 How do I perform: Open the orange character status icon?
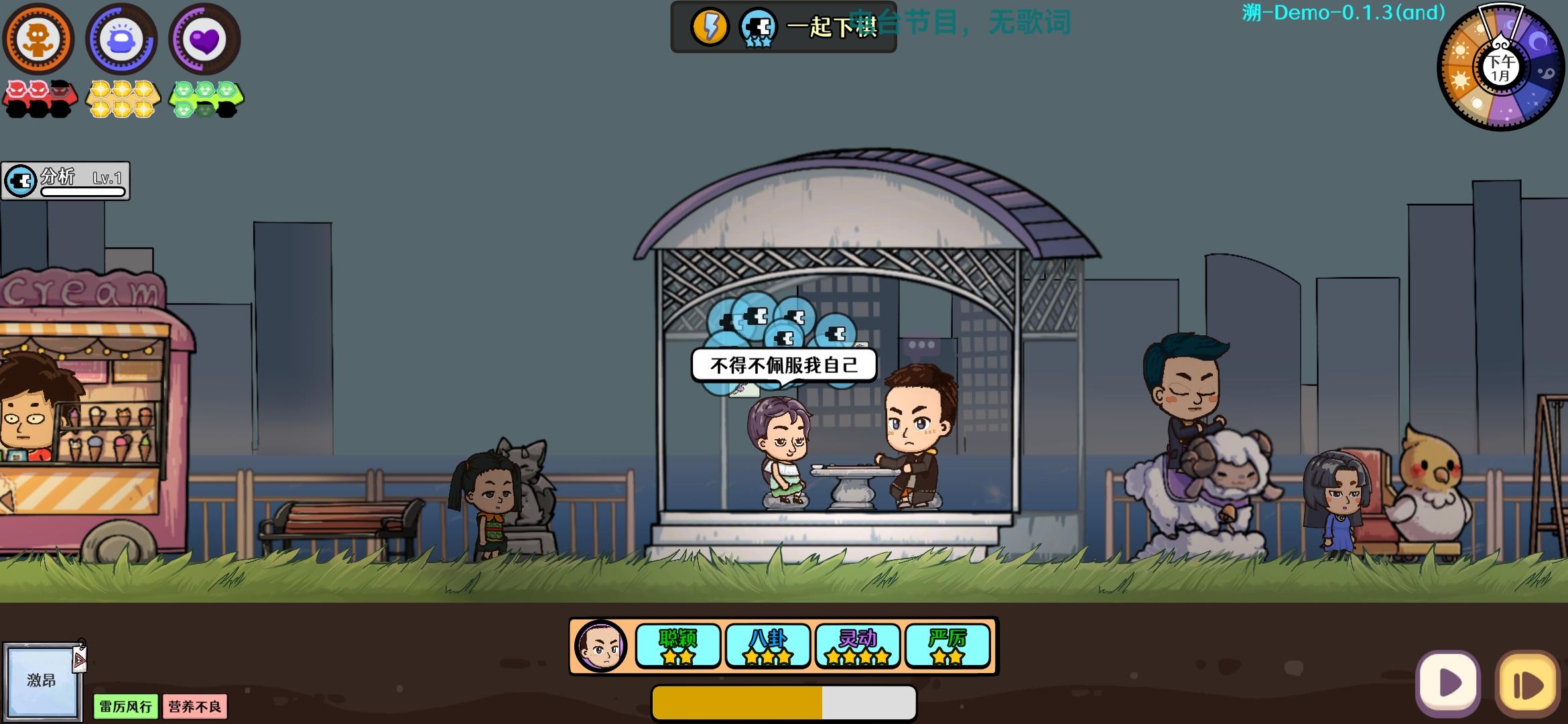pos(38,38)
